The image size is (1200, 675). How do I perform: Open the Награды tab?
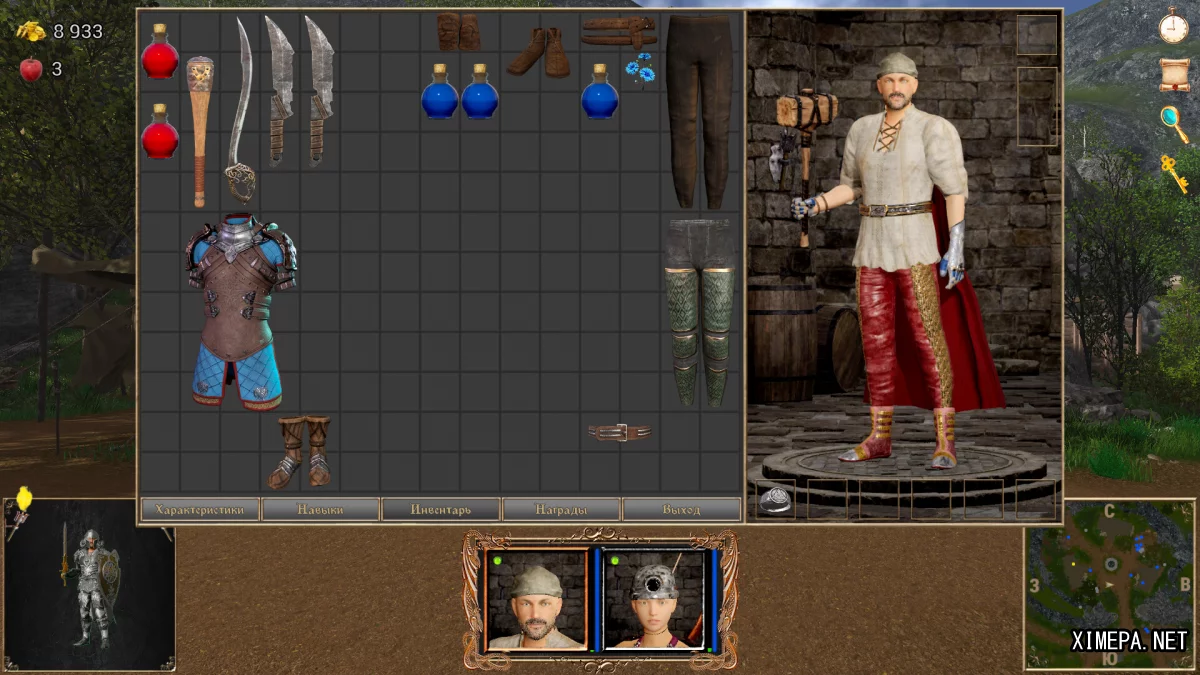point(561,510)
